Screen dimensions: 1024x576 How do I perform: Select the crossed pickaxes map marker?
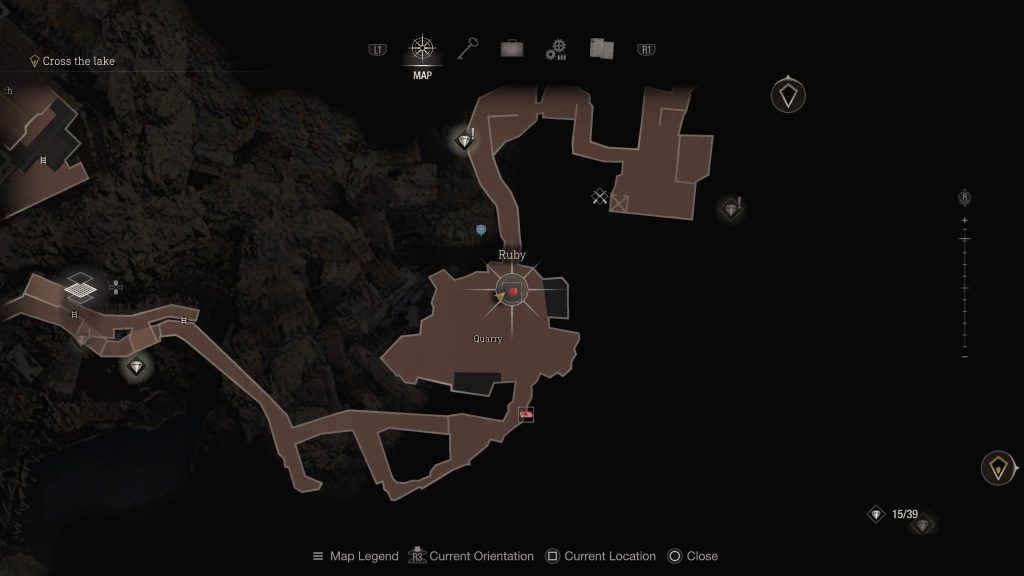coord(599,197)
